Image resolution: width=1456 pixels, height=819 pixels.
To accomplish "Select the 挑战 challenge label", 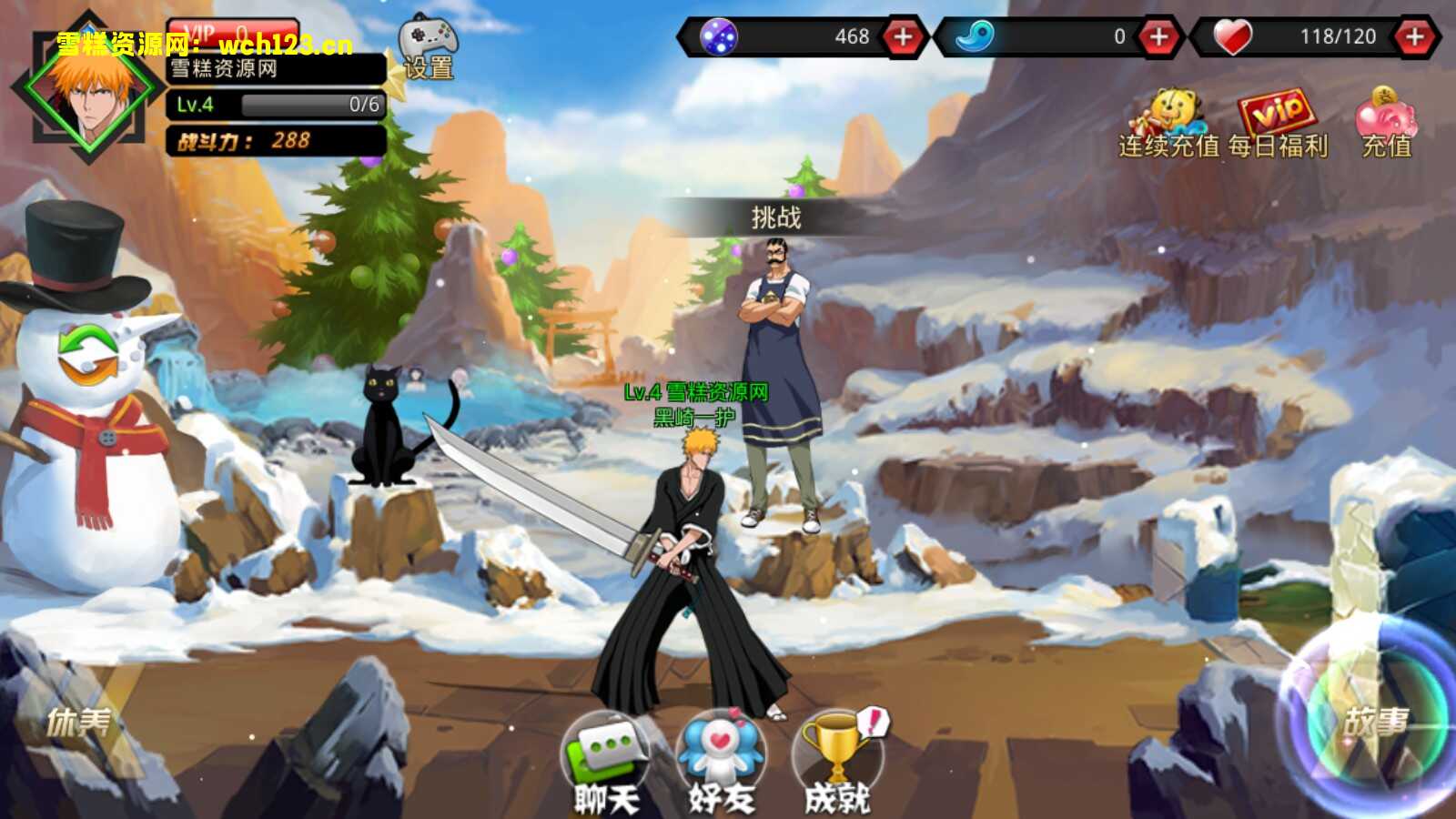I will click(775, 217).
